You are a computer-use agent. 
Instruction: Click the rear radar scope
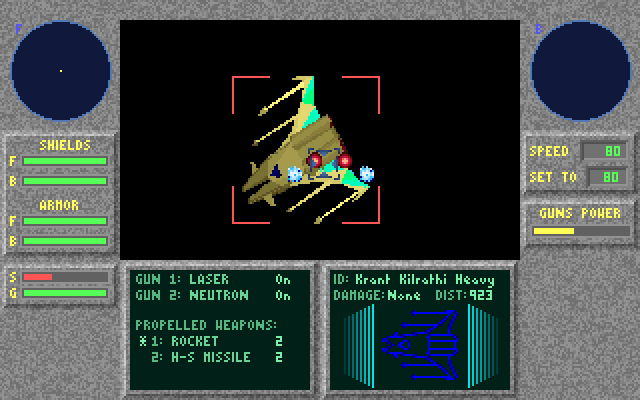580,70
